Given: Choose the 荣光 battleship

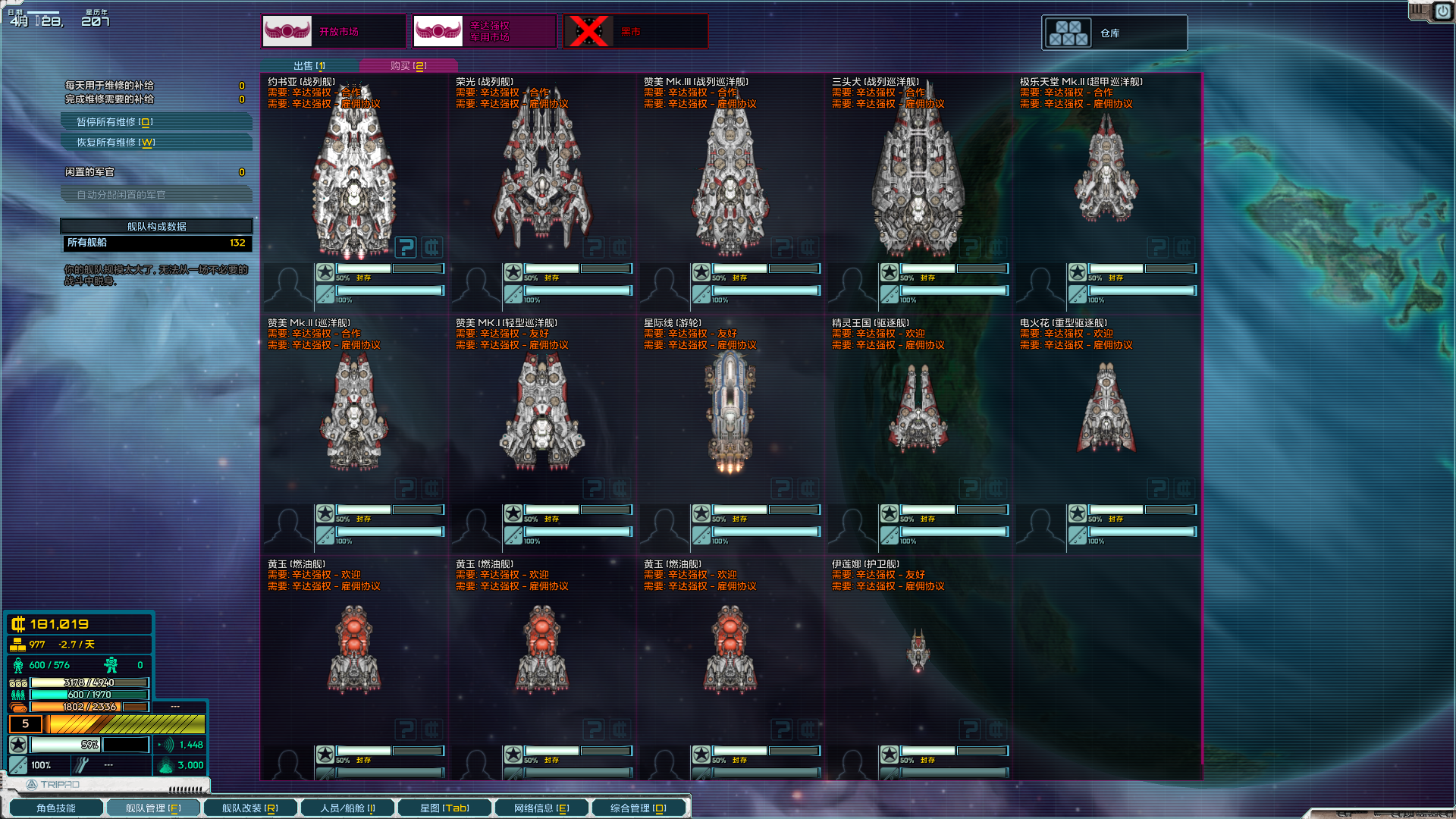Looking at the screenshot, I should (x=541, y=182).
